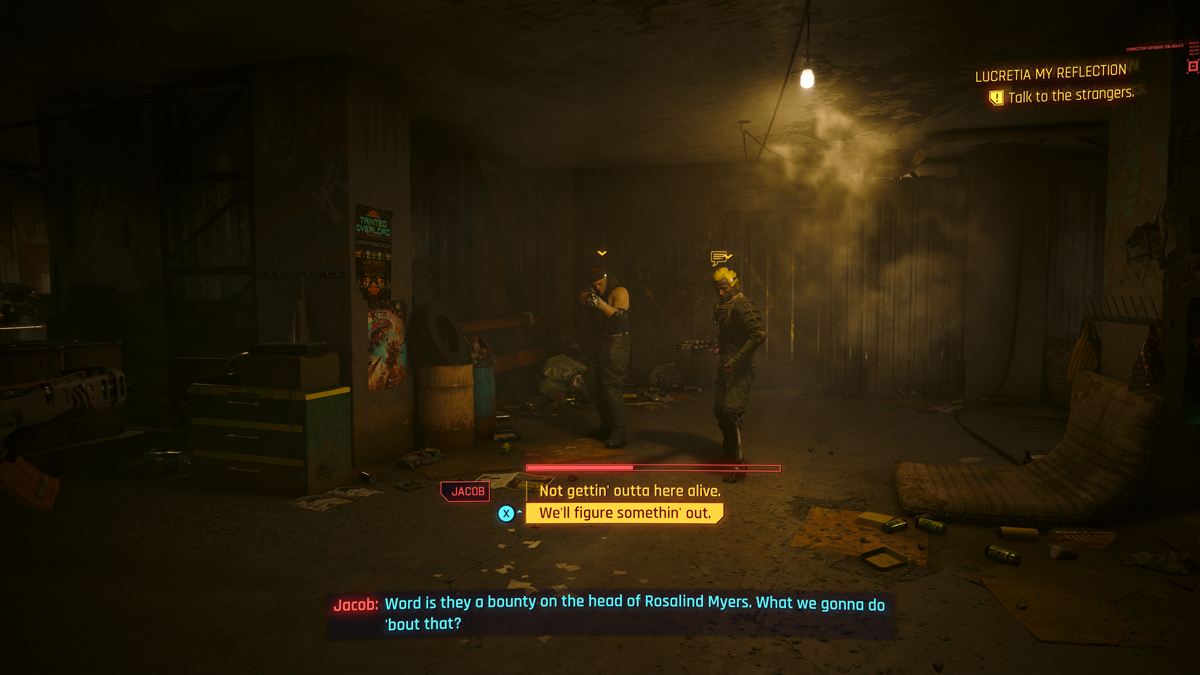
Task: Select "We'll figure somethin' out." dialogue option
Action: (626, 513)
